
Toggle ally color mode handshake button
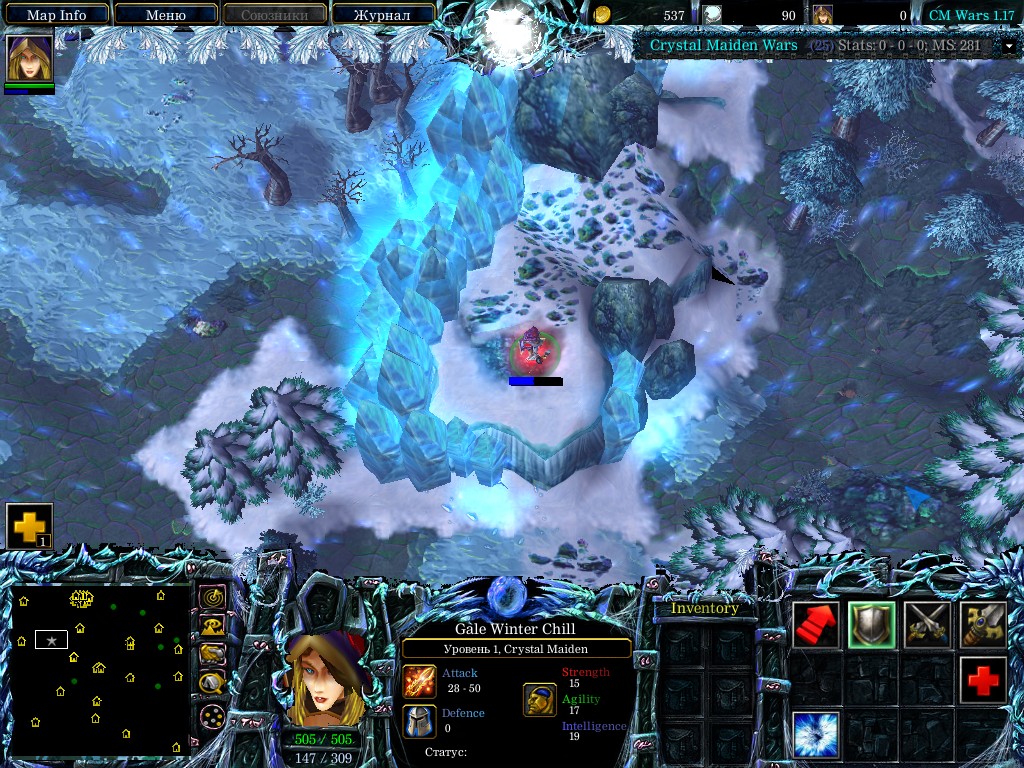211,654
